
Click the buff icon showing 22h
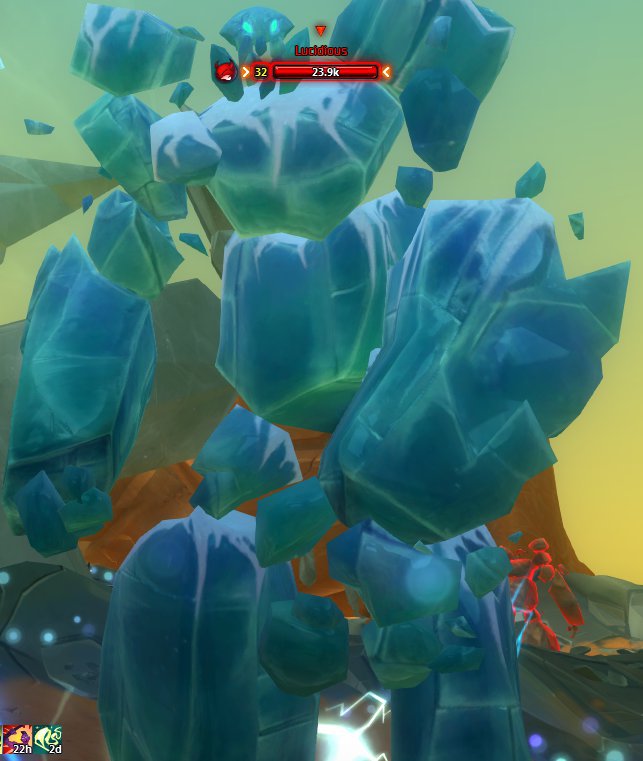pos(14,740)
